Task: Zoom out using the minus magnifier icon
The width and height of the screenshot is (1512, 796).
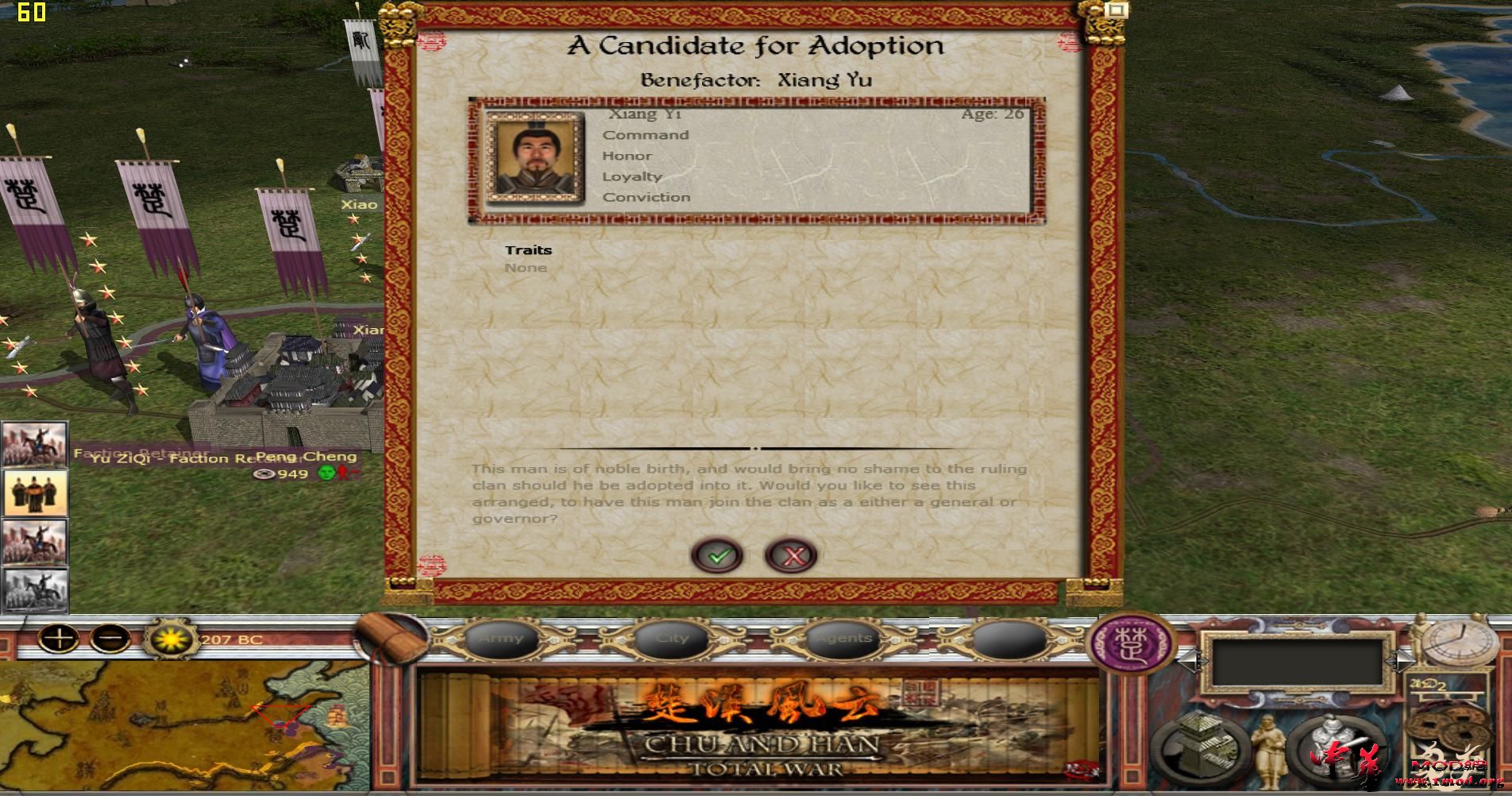Action: pyautogui.click(x=111, y=640)
